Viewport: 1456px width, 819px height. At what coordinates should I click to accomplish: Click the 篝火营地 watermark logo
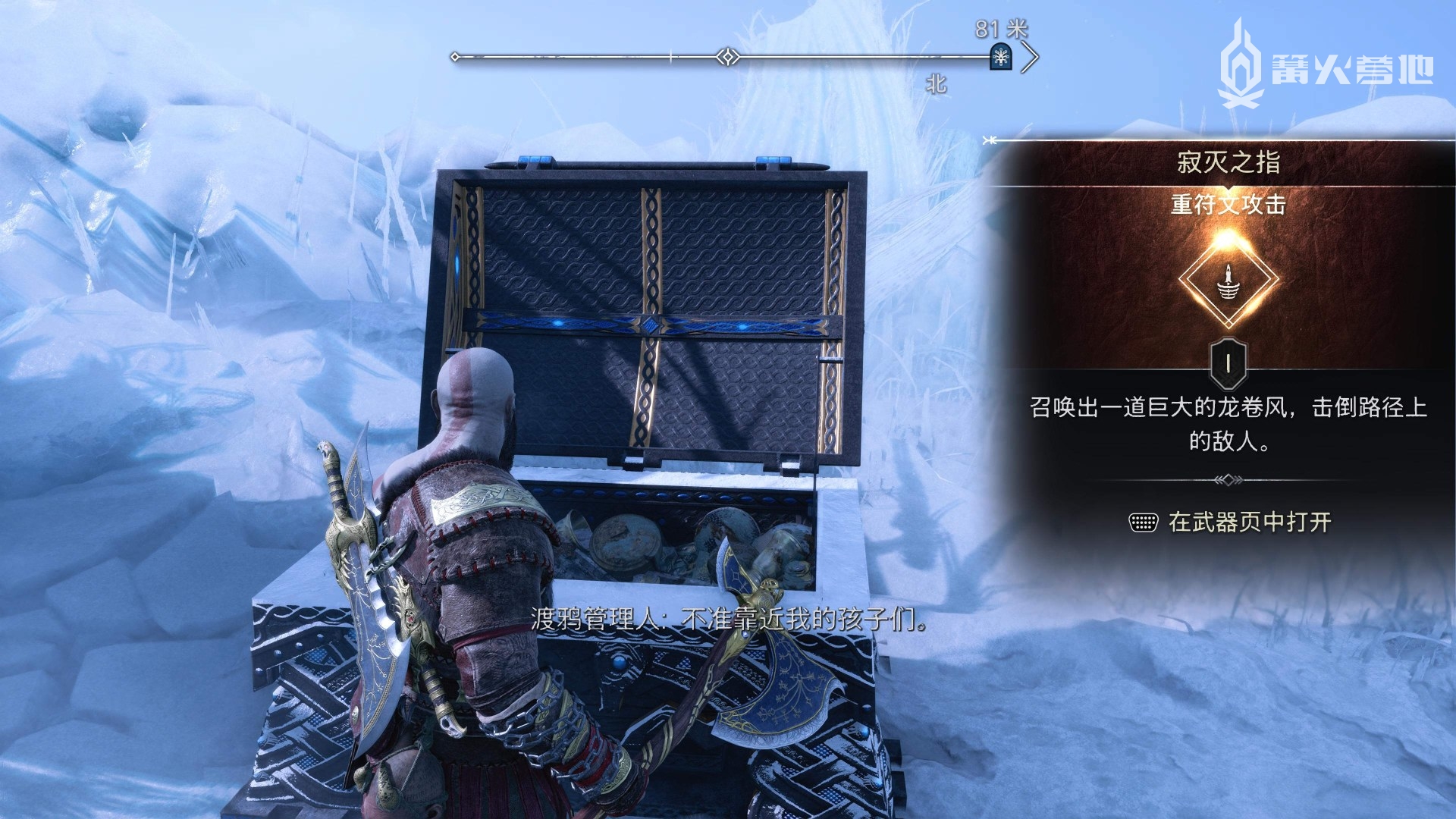(x=1326, y=66)
